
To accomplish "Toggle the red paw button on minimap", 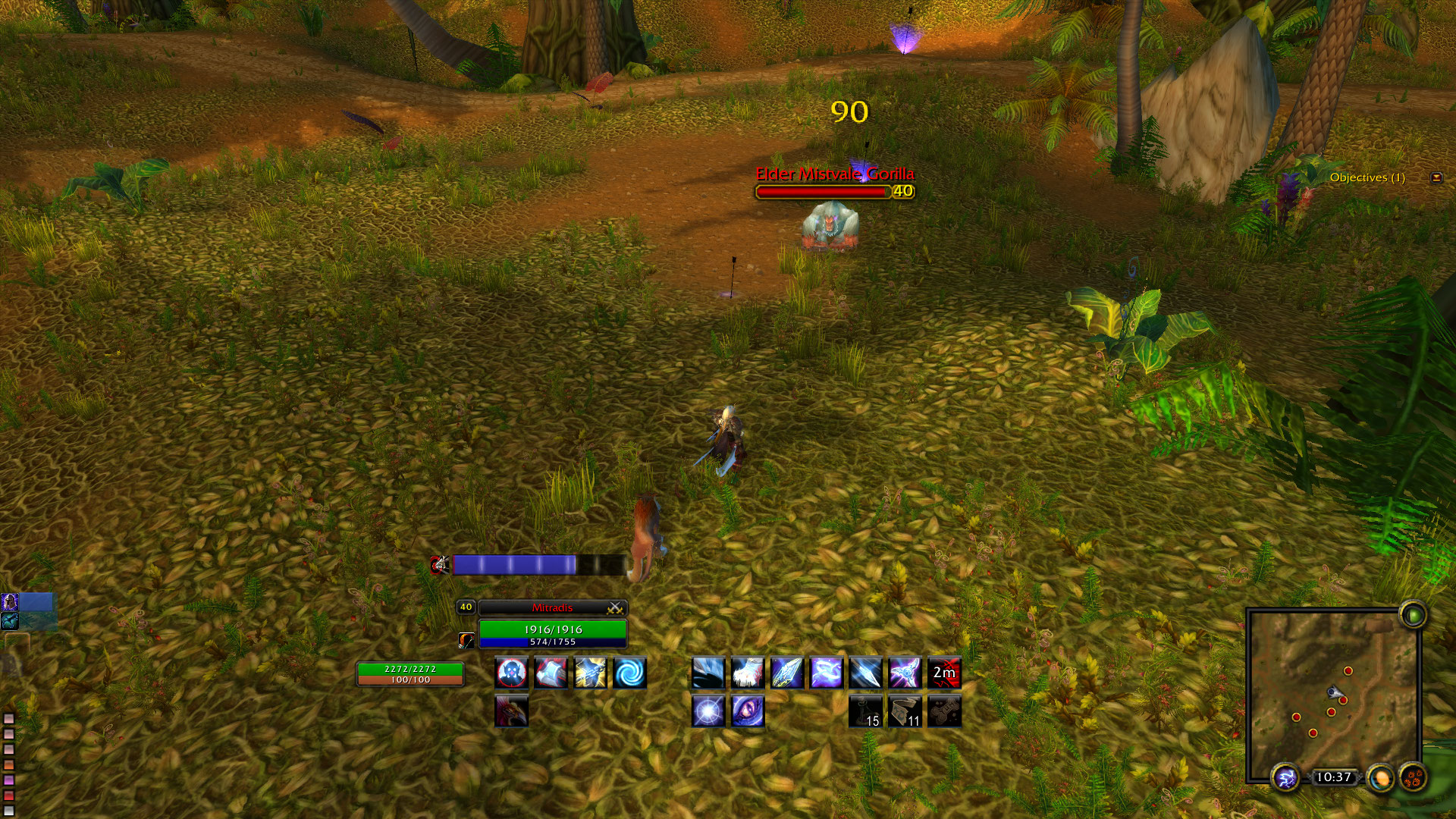I will 1412,776.
